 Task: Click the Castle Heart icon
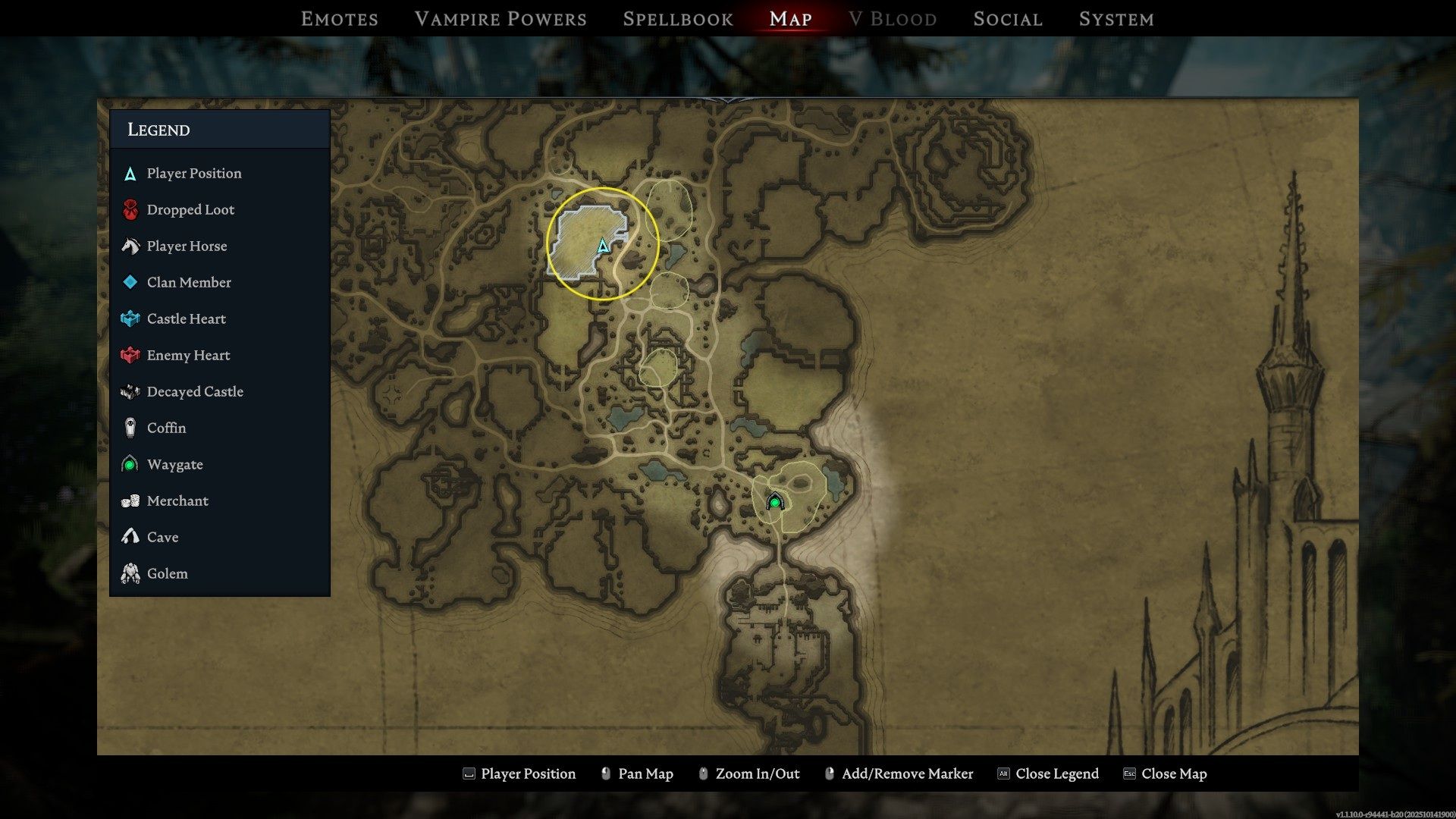point(130,318)
